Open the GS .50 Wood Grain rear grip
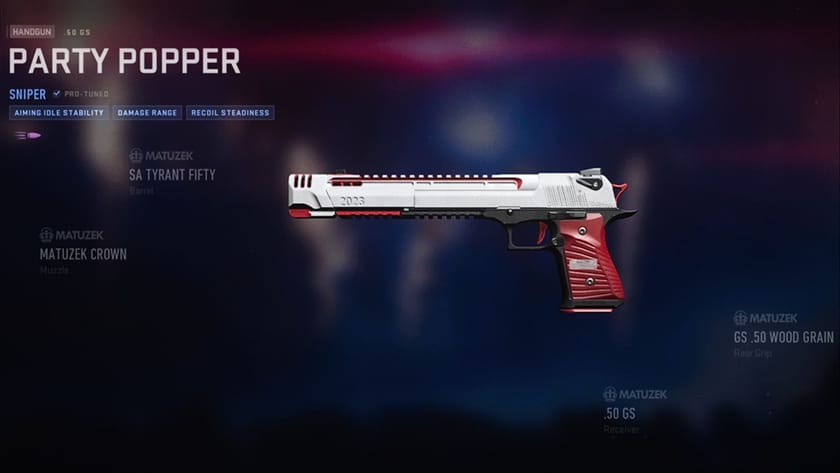The width and height of the screenshot is (840, 473). 783,337
